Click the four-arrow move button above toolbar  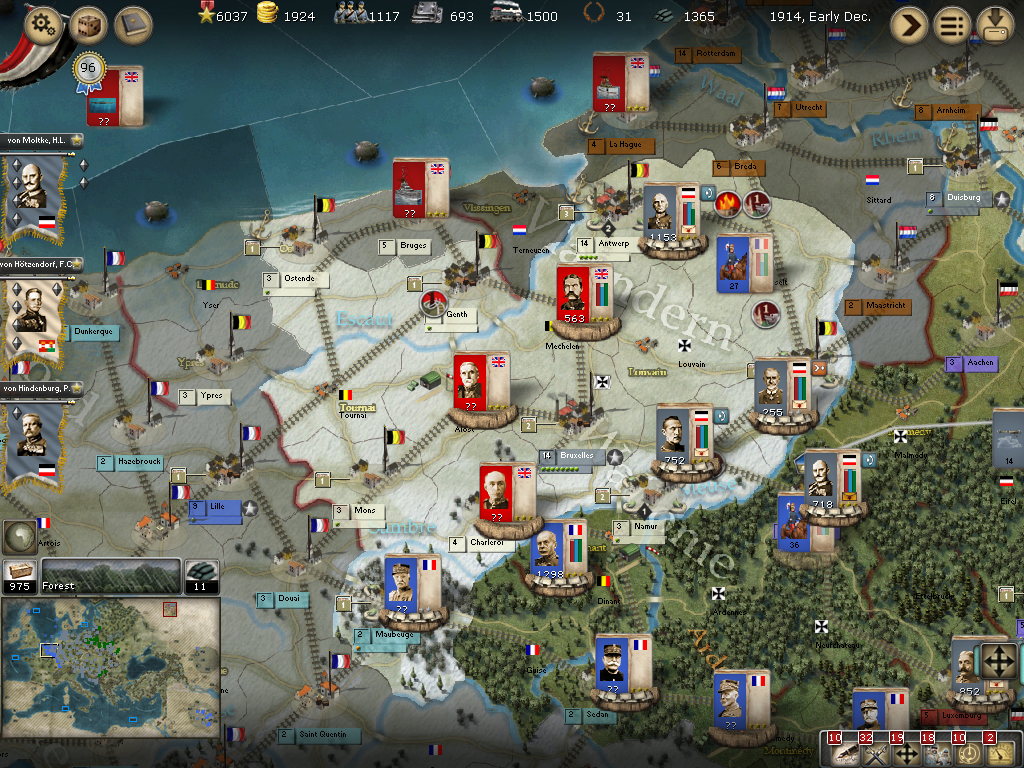(x=999, y=661)
